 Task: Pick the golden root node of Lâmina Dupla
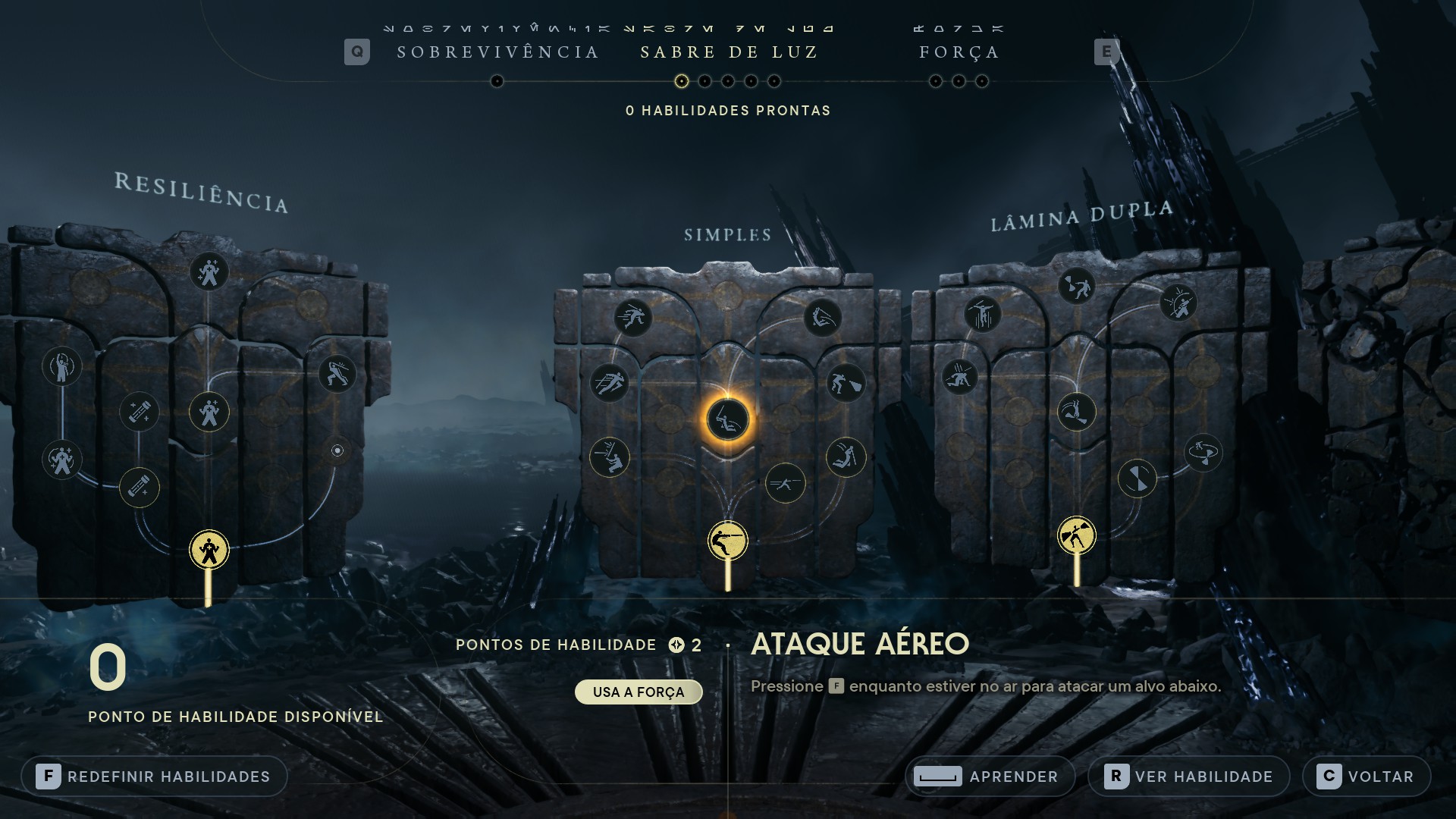point(1077,536)
